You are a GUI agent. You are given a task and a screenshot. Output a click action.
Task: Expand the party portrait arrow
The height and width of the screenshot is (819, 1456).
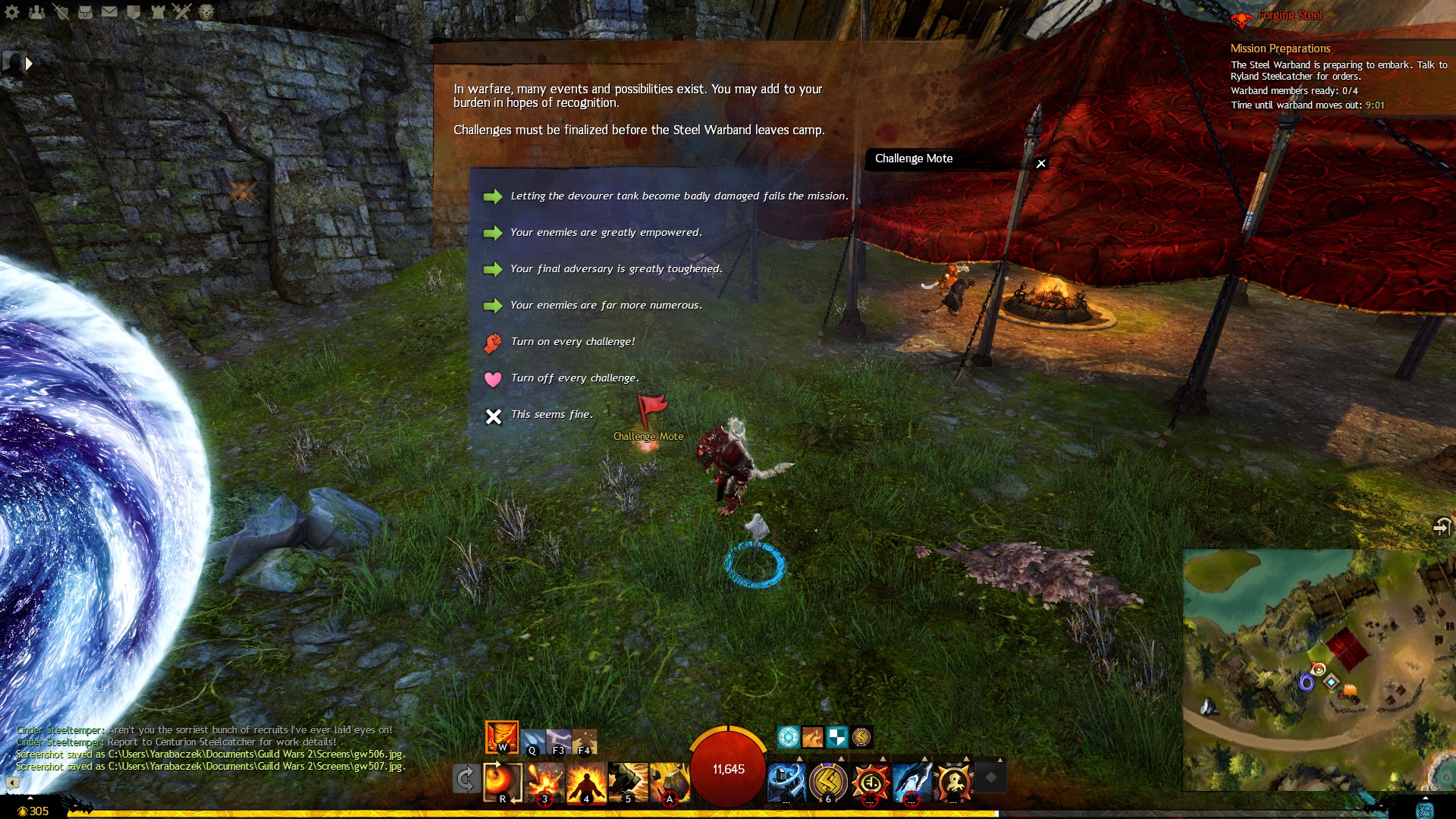click(x=29, y=64)
